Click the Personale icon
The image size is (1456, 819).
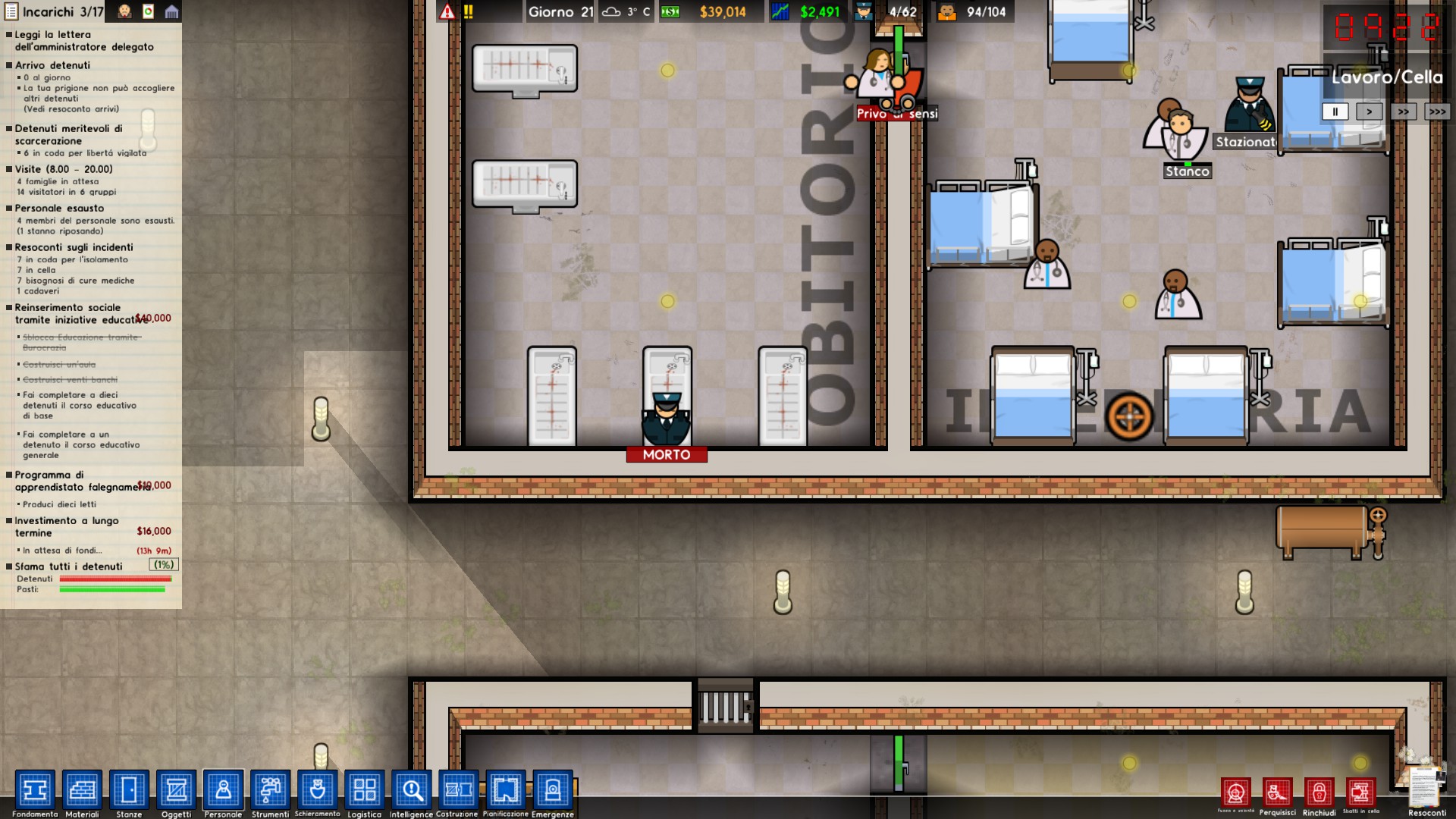tap(224, 791)
